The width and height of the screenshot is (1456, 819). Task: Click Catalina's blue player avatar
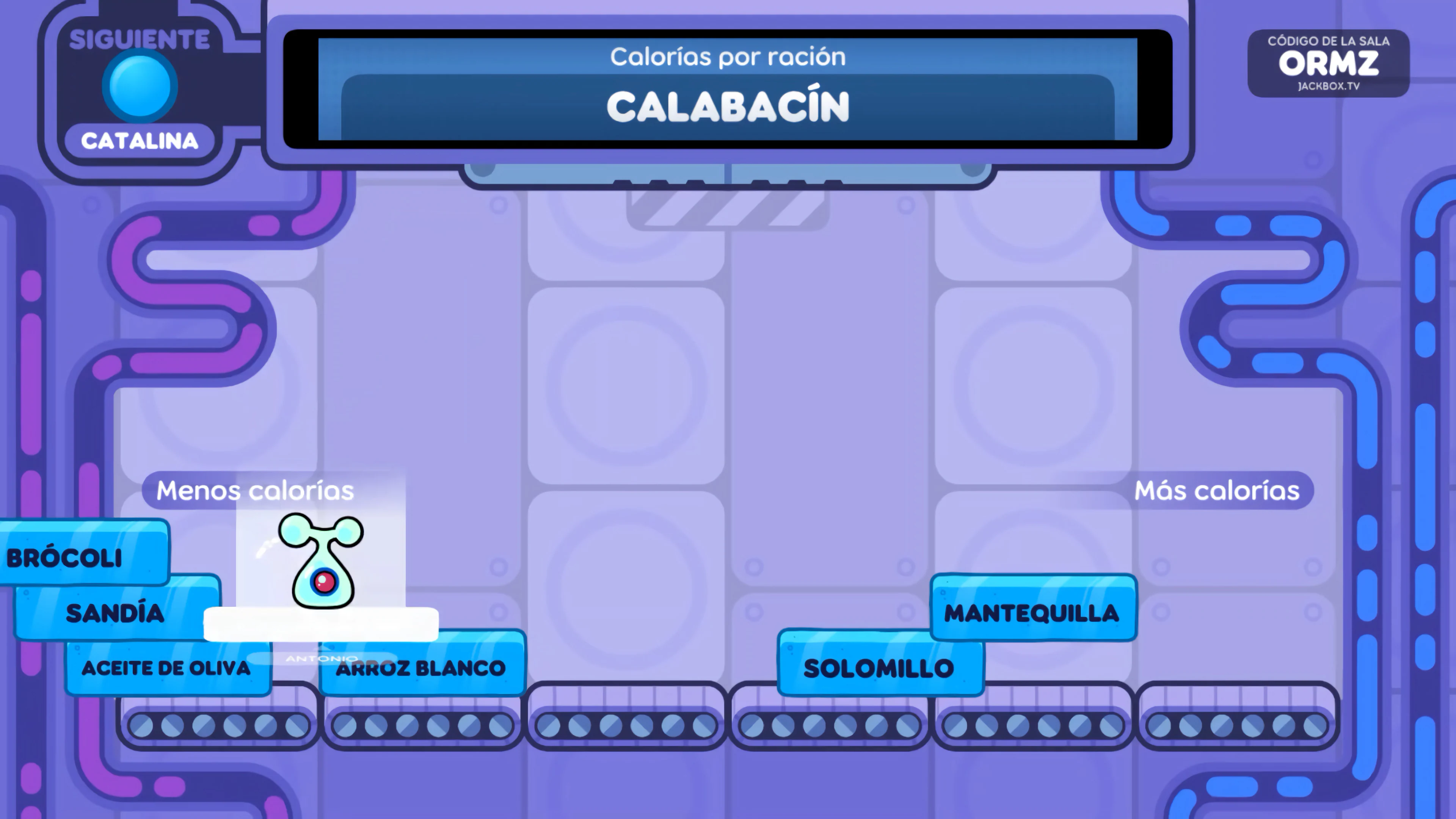(140, 84)
